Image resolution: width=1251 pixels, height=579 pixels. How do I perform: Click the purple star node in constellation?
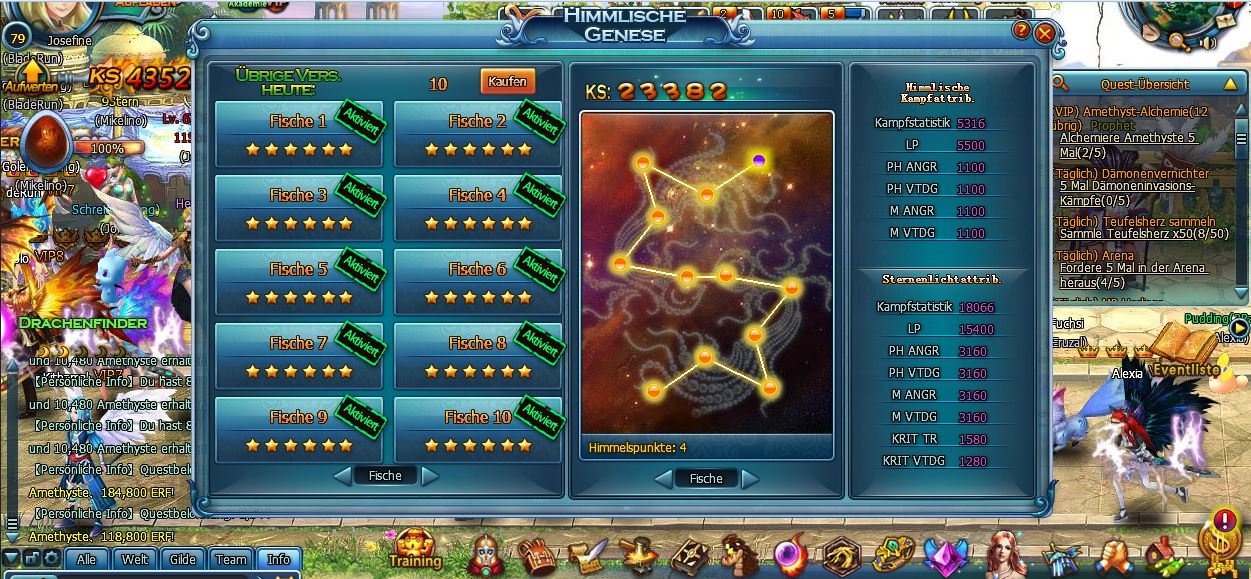pyautogui.click(x=759, y=160)
